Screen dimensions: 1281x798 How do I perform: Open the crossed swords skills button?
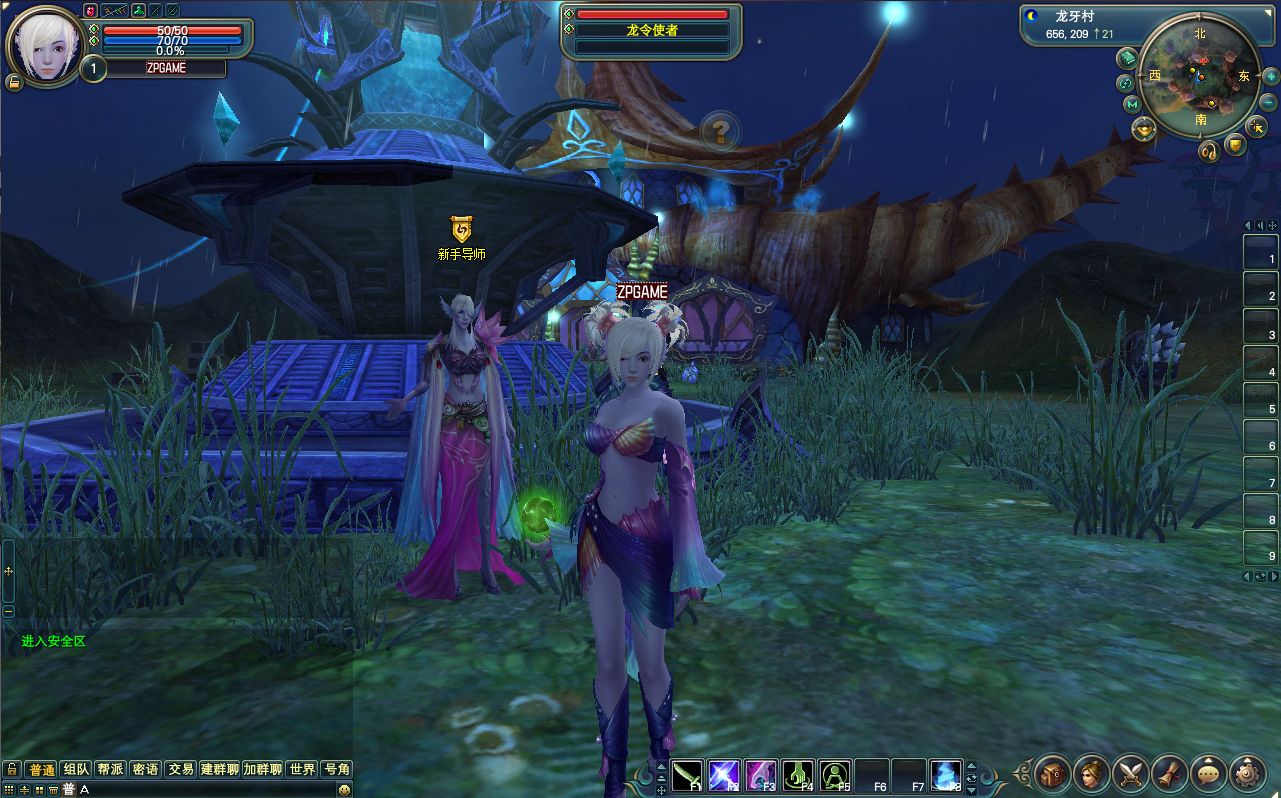coord(1131,773)
